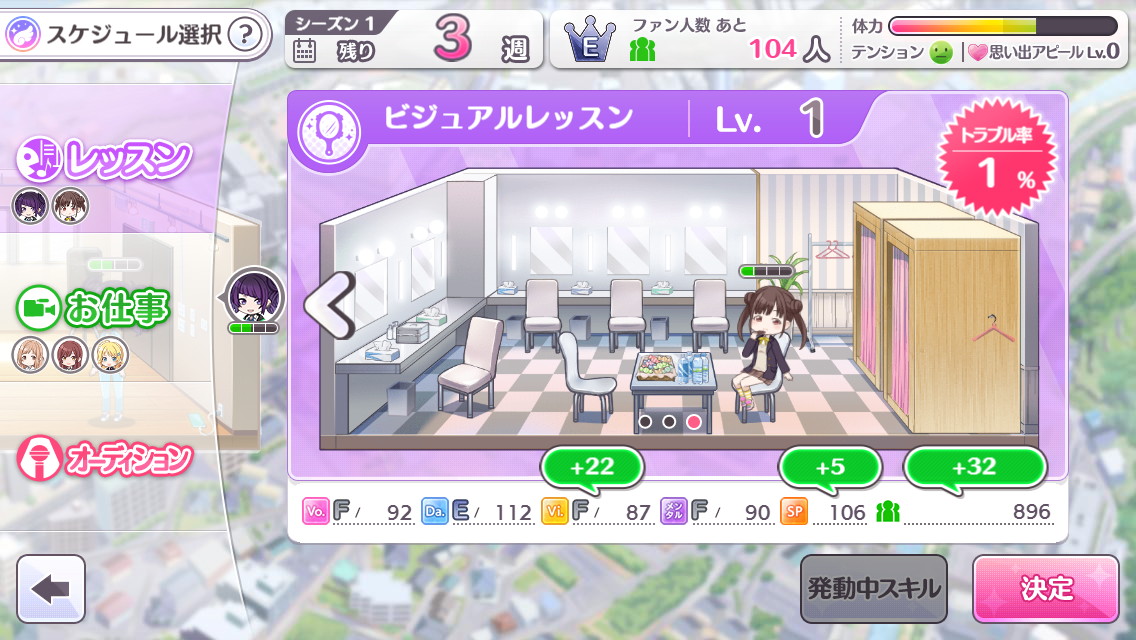Open the ビジュアルレッスン lesson header
This screenshot has height=640, width=1136.
pyautogui.click(x=510, y=120)
